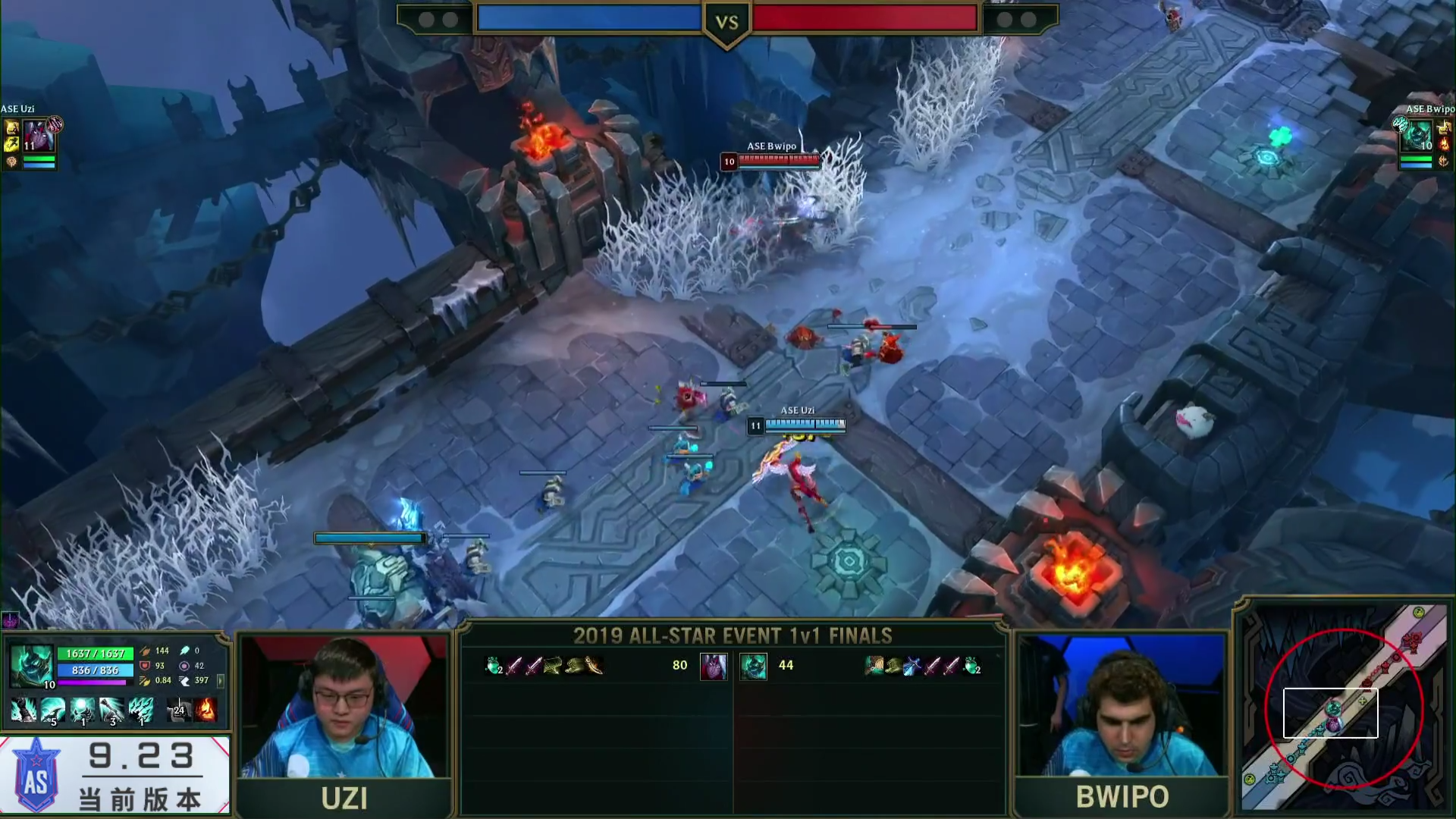This screenshot has height=819, width=1456.
Task: Activate Thresh's Death Sentence hook ability
Action: pos(52,711)
